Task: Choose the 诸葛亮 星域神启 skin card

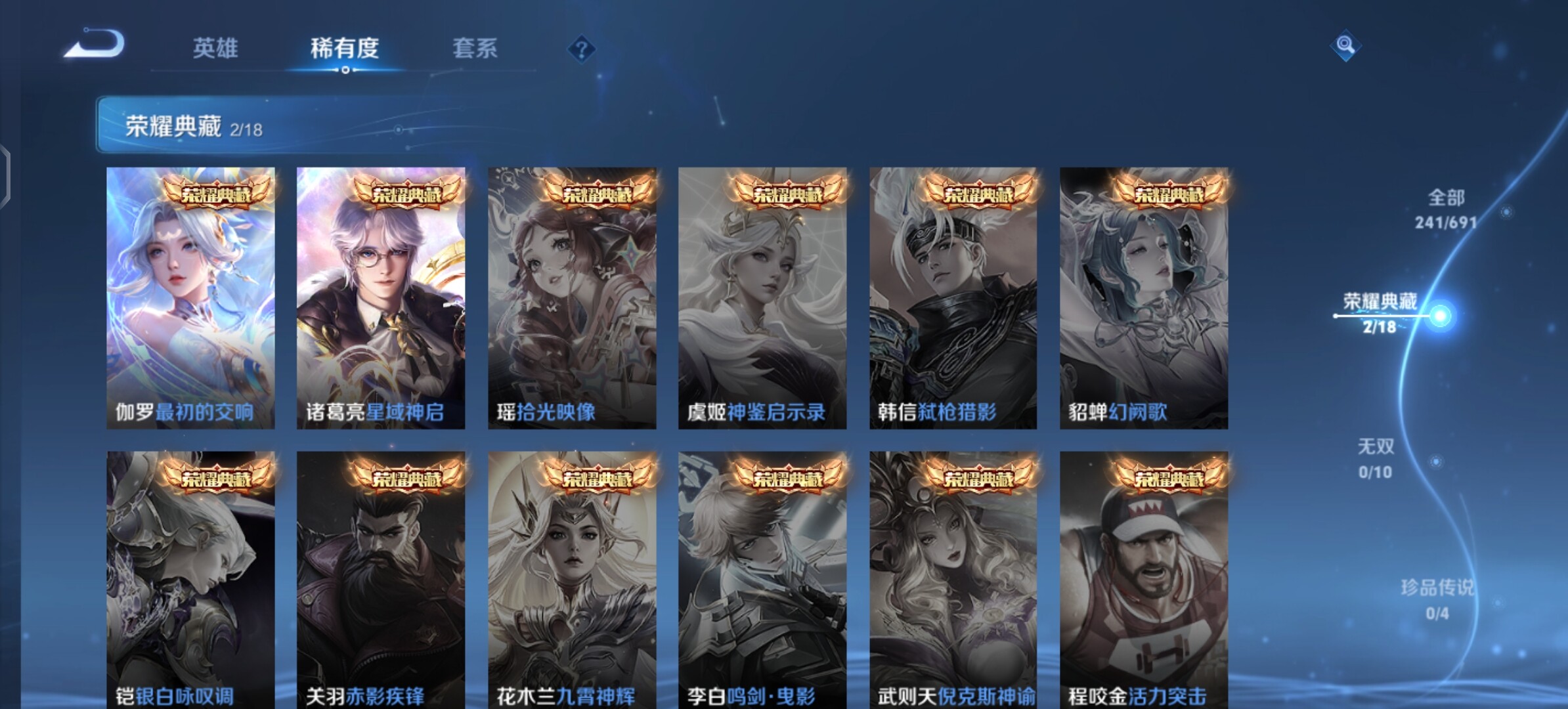Action: pyautogui.click(x=381, y=299)
